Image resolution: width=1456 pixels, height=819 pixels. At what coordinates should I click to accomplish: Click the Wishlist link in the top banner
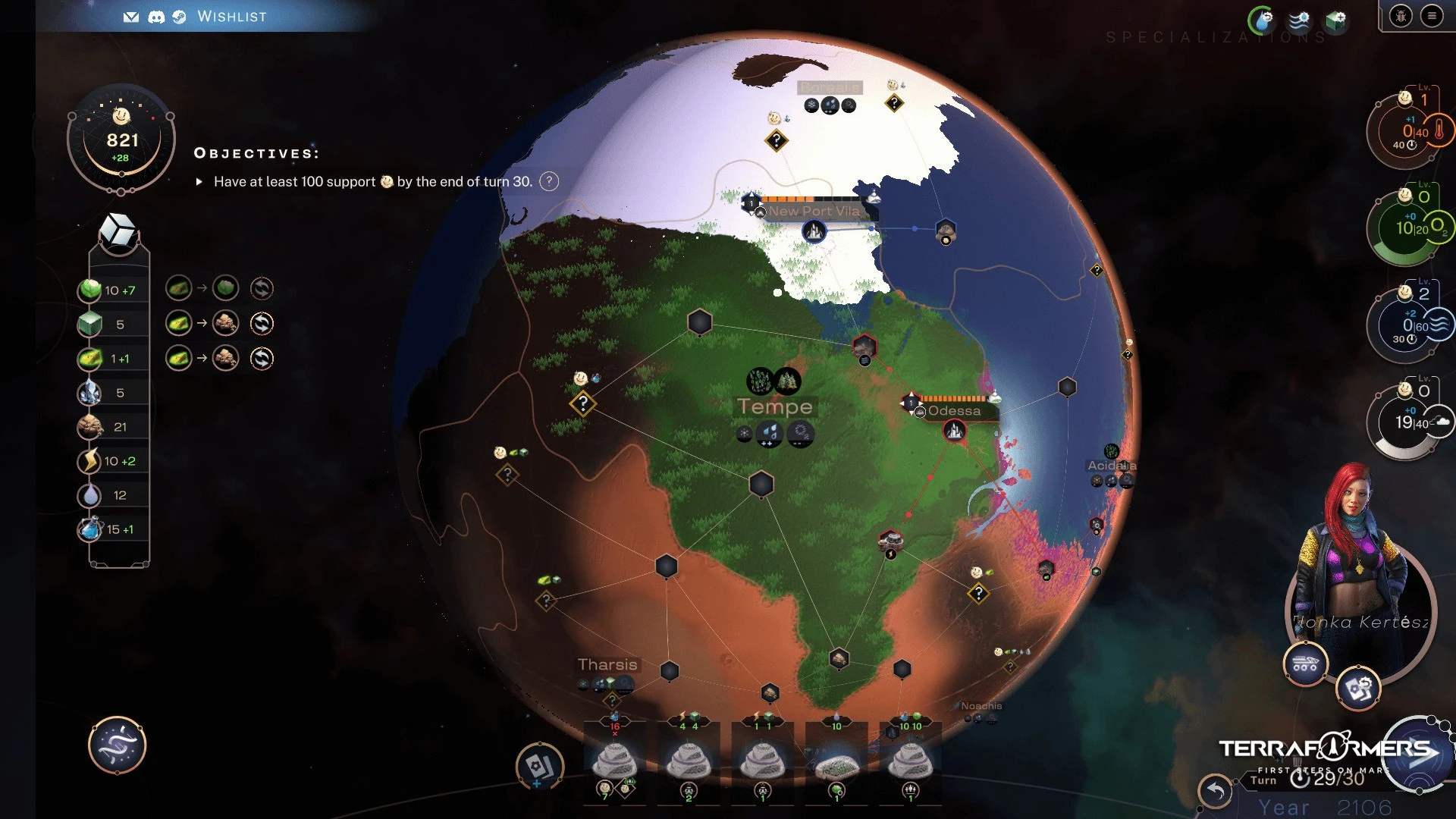tap(231, 17)
